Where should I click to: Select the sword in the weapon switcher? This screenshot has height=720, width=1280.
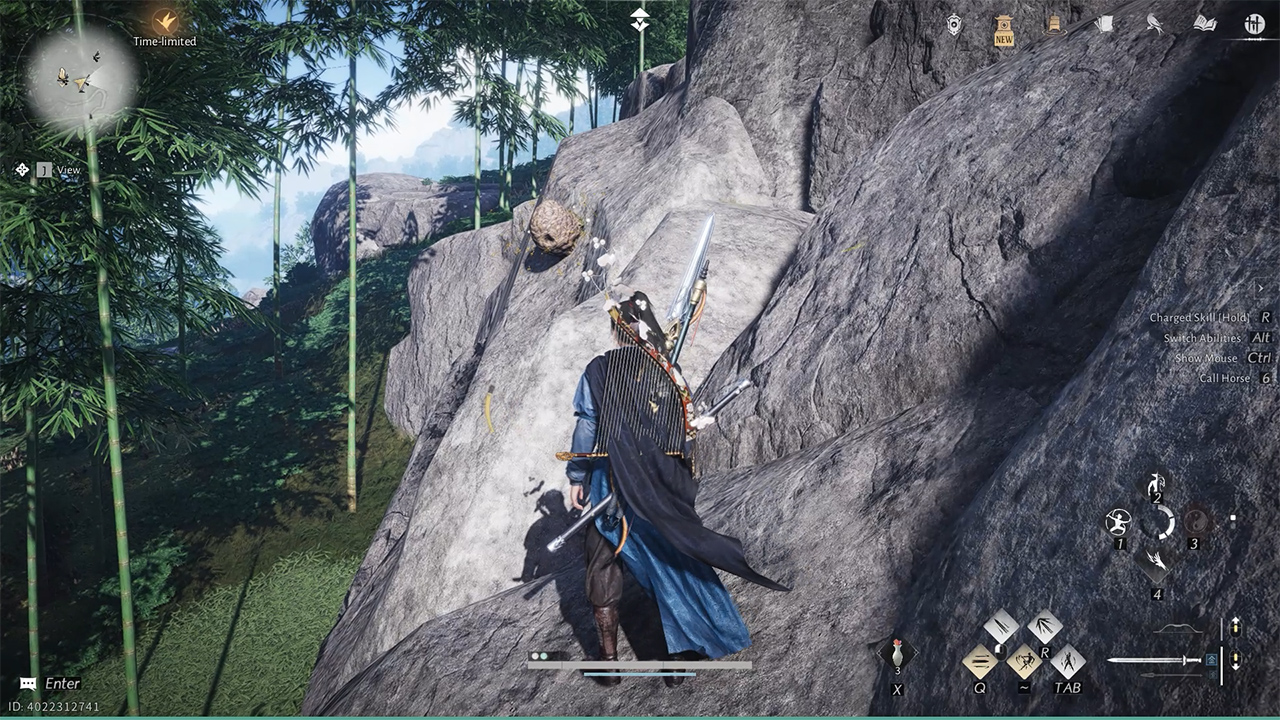click(1154, 660)
